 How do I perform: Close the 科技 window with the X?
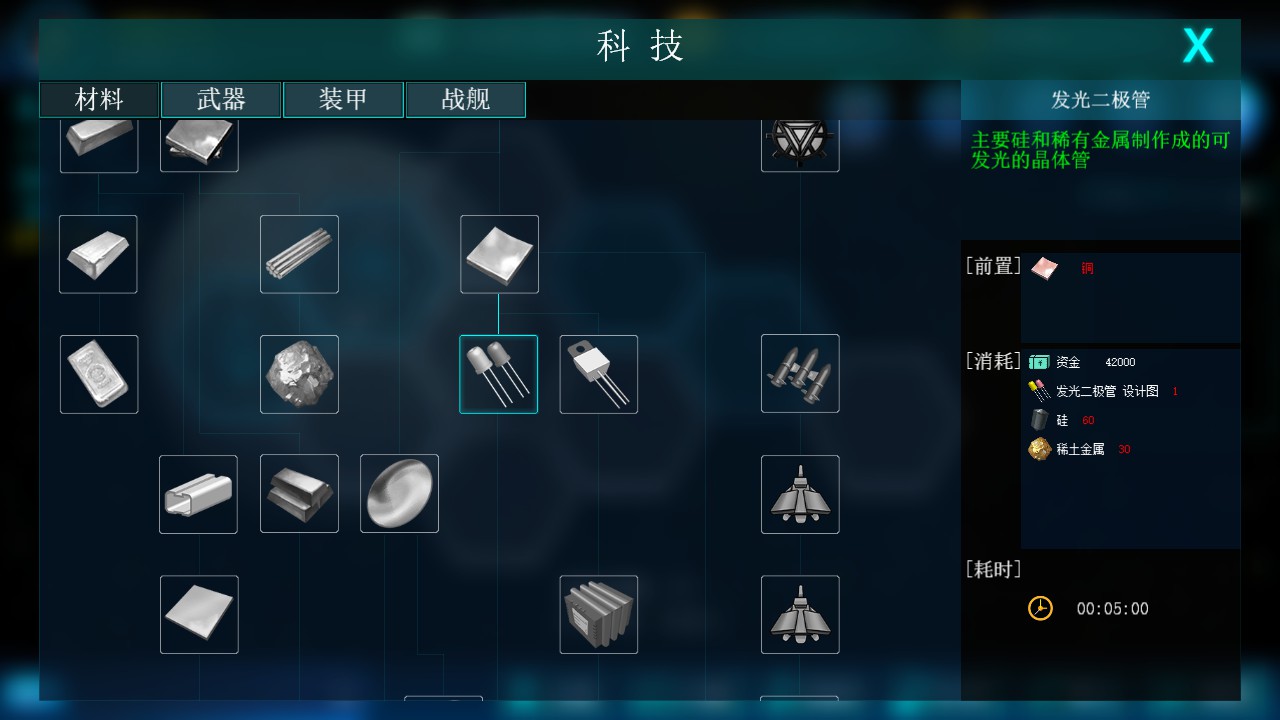(1197, 45)
